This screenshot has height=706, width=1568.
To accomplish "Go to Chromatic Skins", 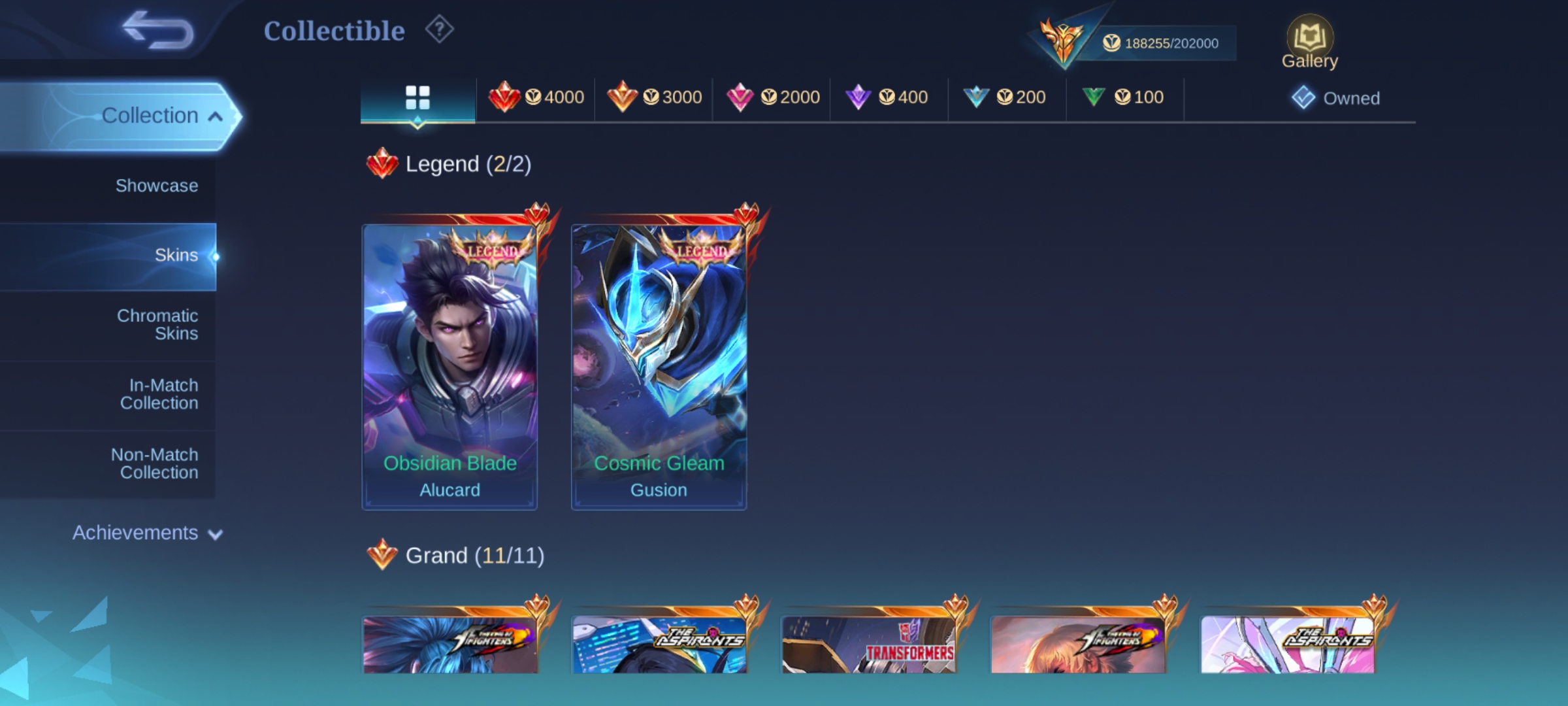I will [157, 324].
